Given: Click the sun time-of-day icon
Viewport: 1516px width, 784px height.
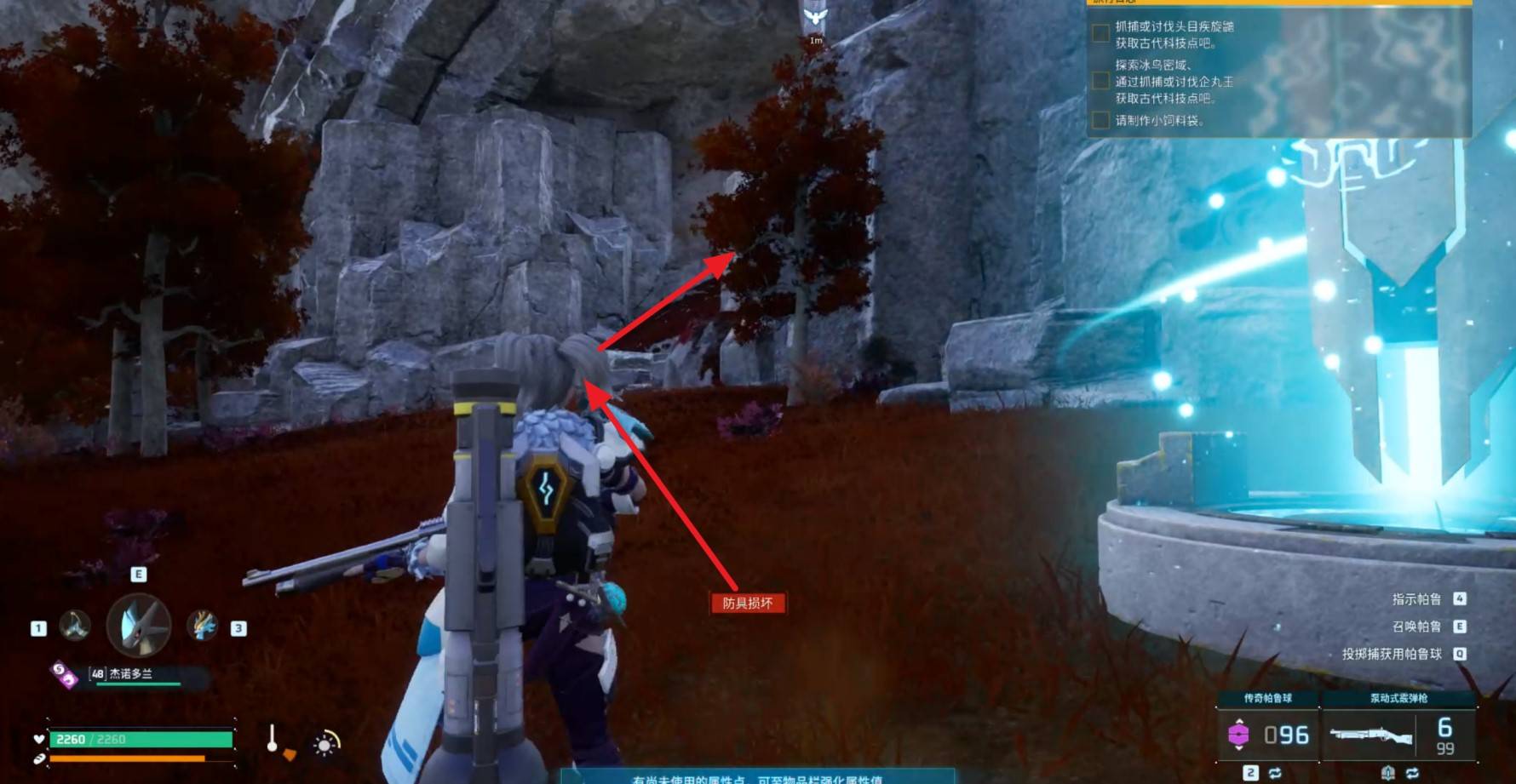Looking at the screenshot, I should pyautogui.click(x=325, y=745).
